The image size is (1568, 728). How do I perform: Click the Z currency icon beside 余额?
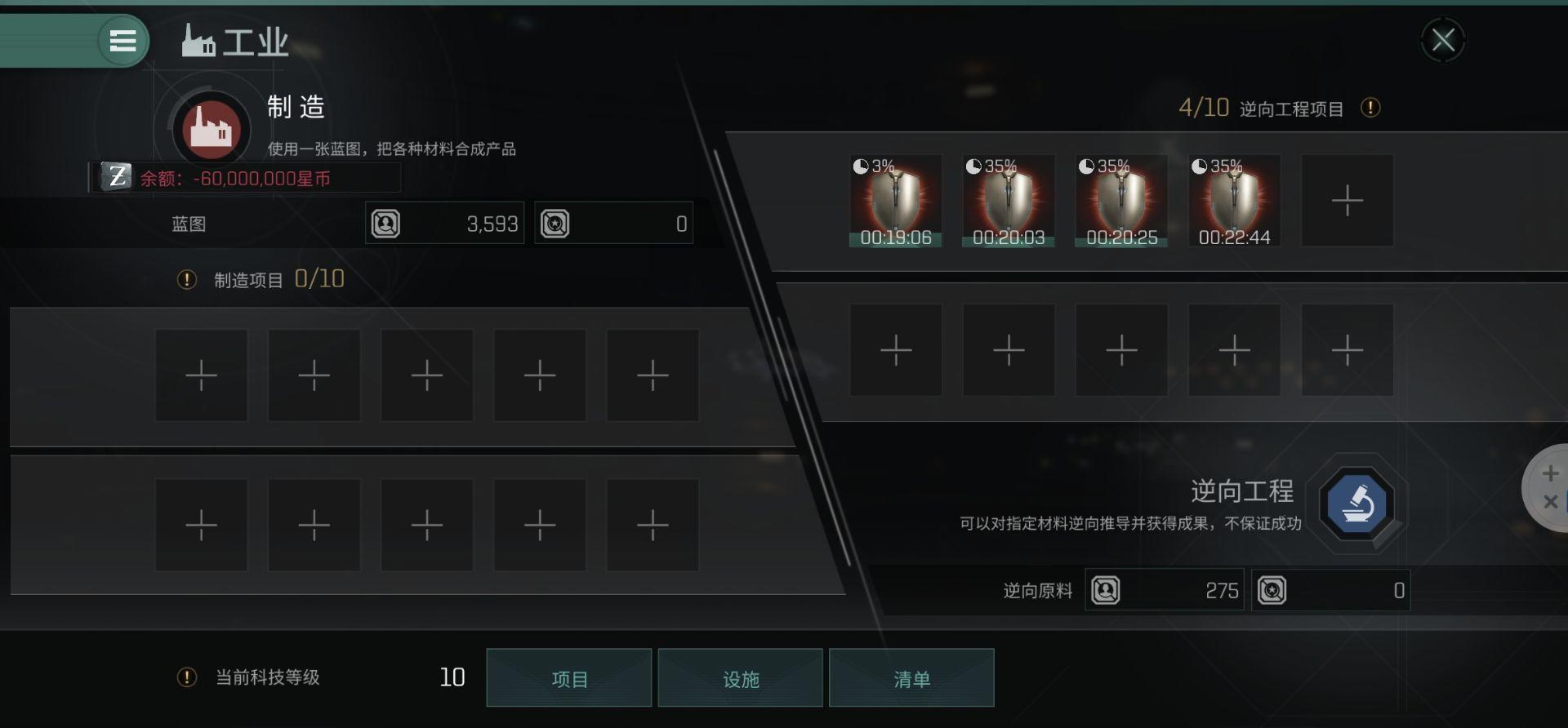(115, 175)
